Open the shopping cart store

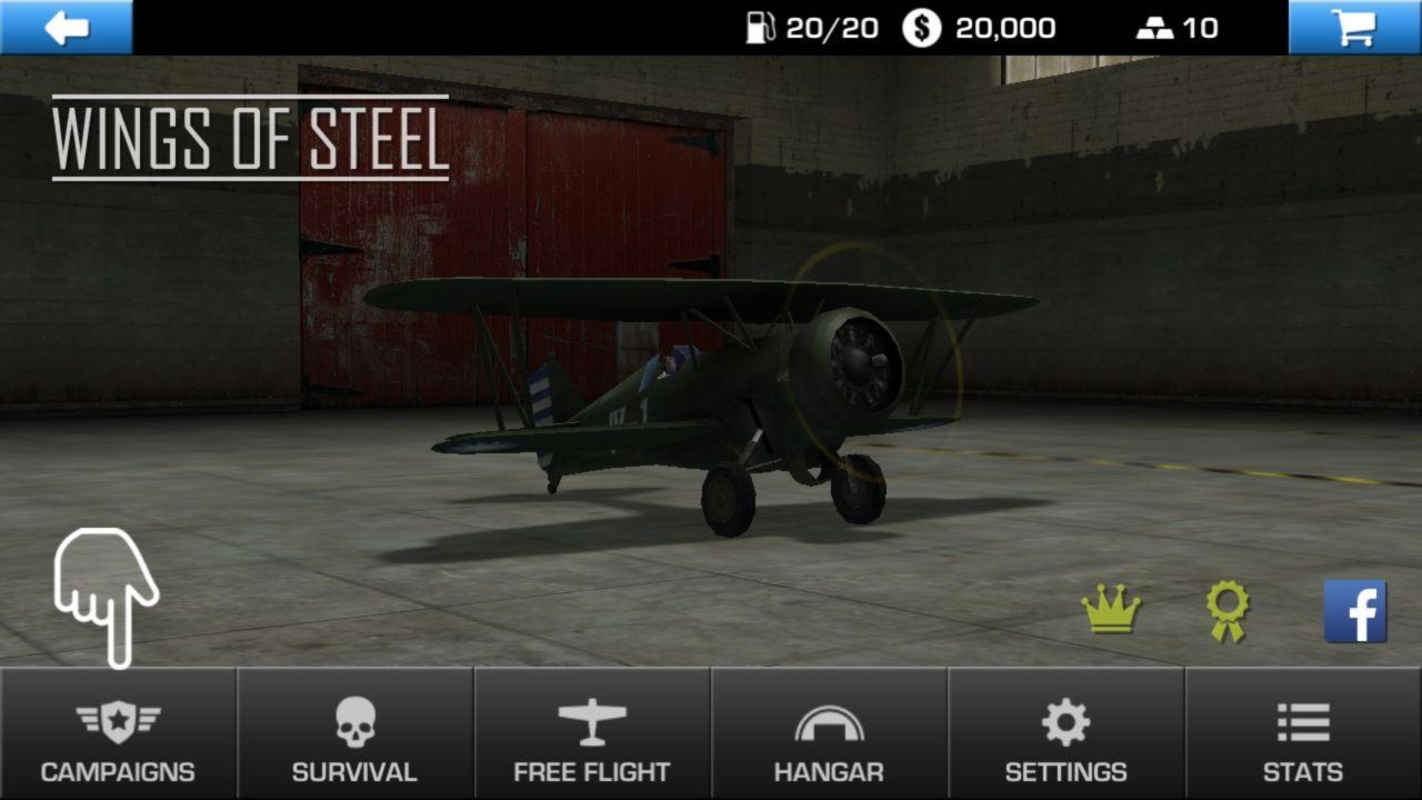coord(1355,27)
